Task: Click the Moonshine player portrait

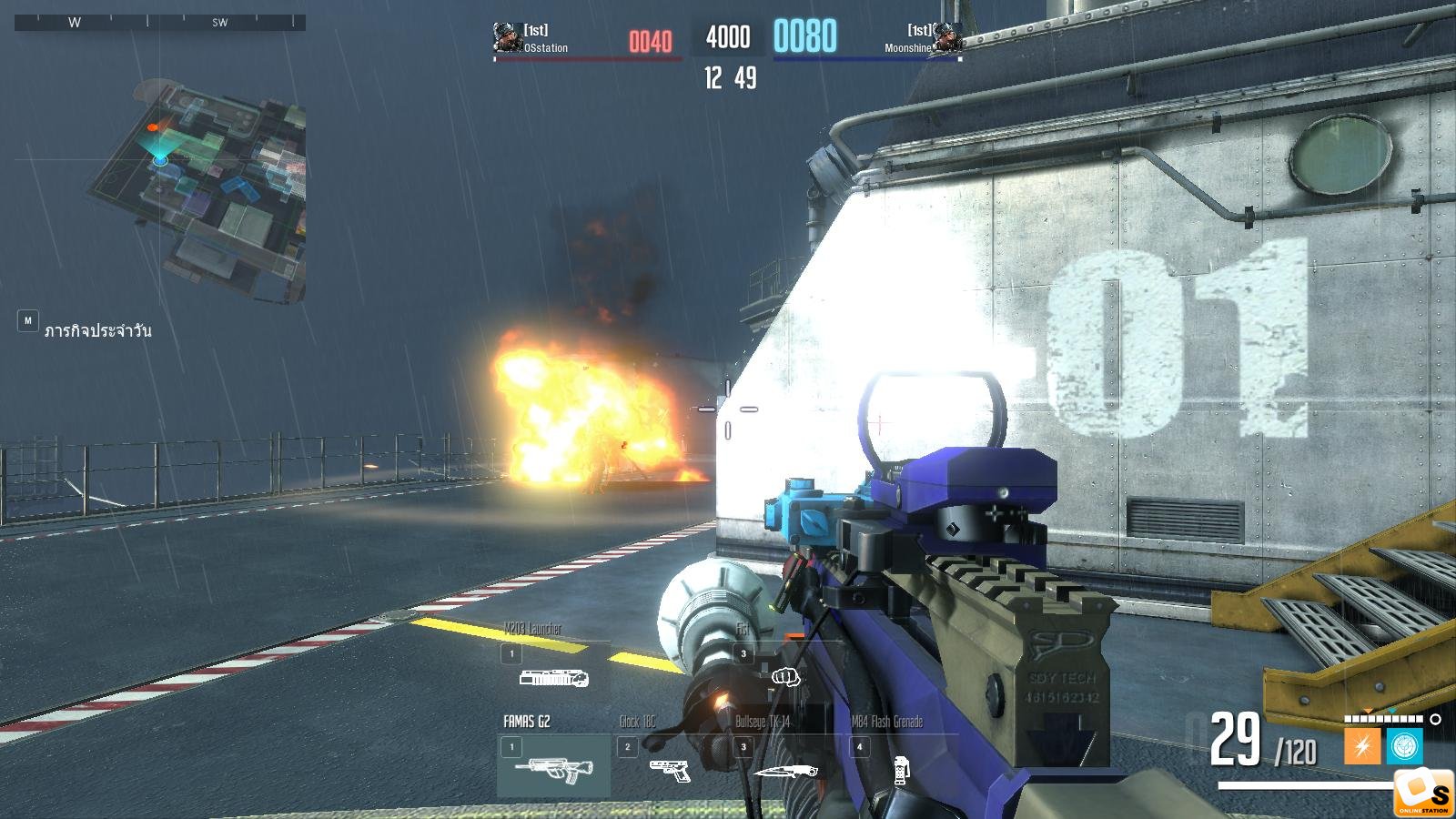Action: tap(947, 38)
